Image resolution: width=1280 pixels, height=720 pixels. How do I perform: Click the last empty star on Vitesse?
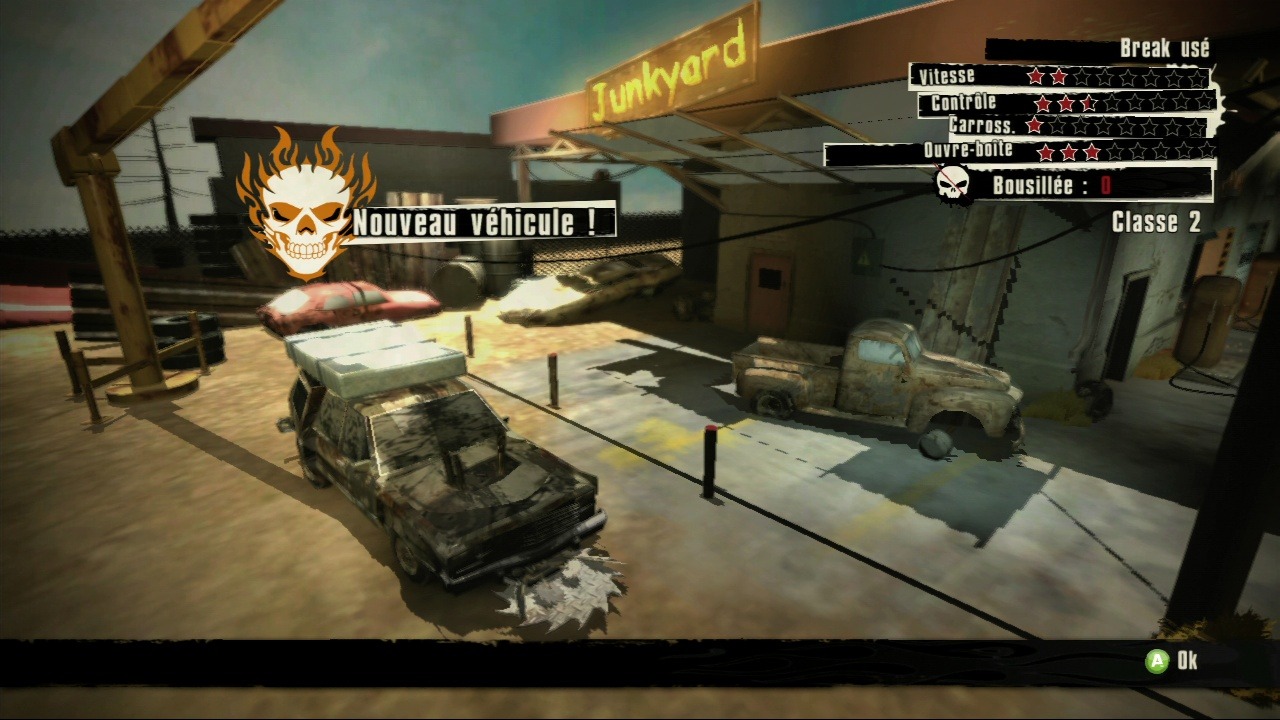1196,76
